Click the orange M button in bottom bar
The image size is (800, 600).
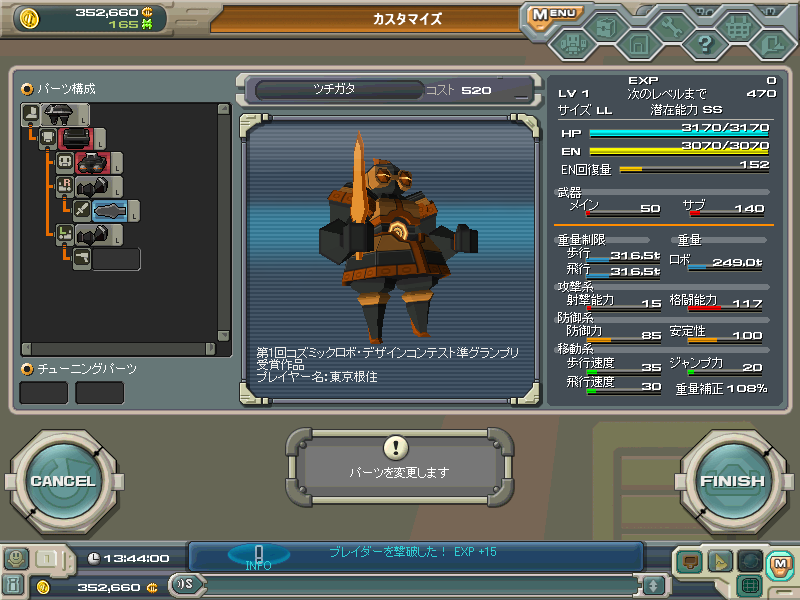[x=779, y=563]
